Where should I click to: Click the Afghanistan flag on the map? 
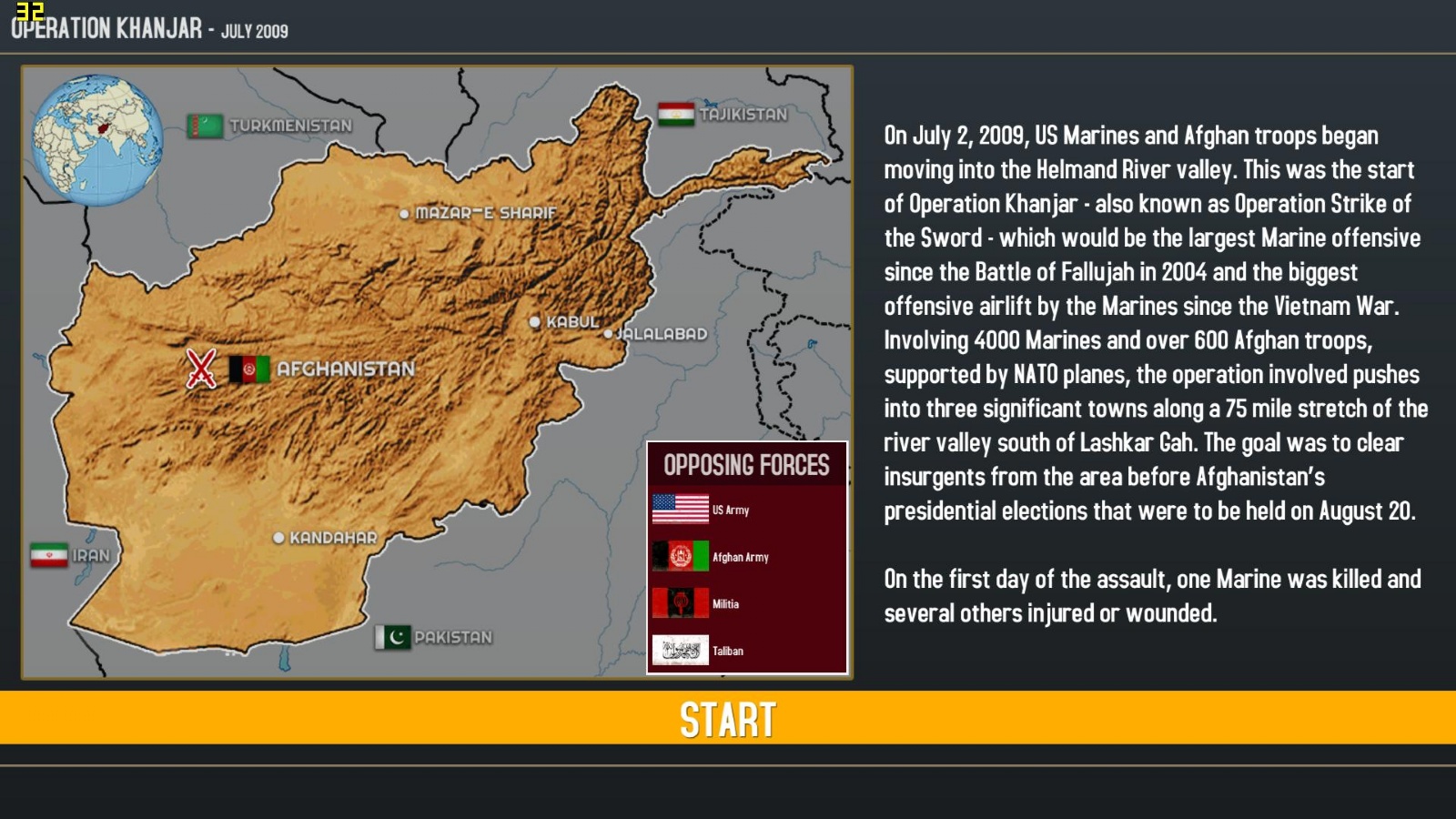tap(248, 369)
